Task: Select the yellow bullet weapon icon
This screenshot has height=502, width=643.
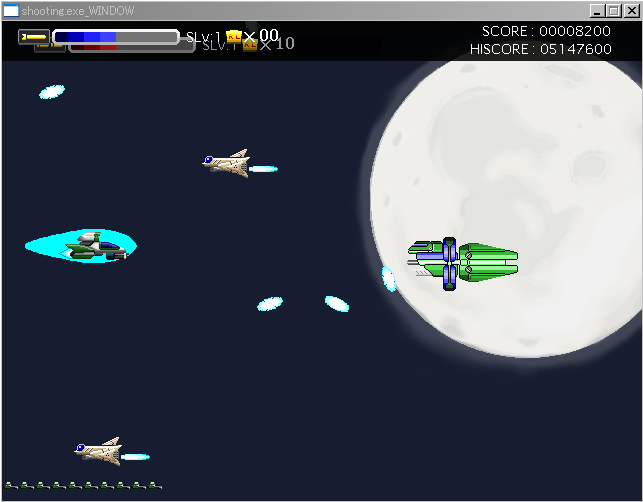Action: pos(34,37)
